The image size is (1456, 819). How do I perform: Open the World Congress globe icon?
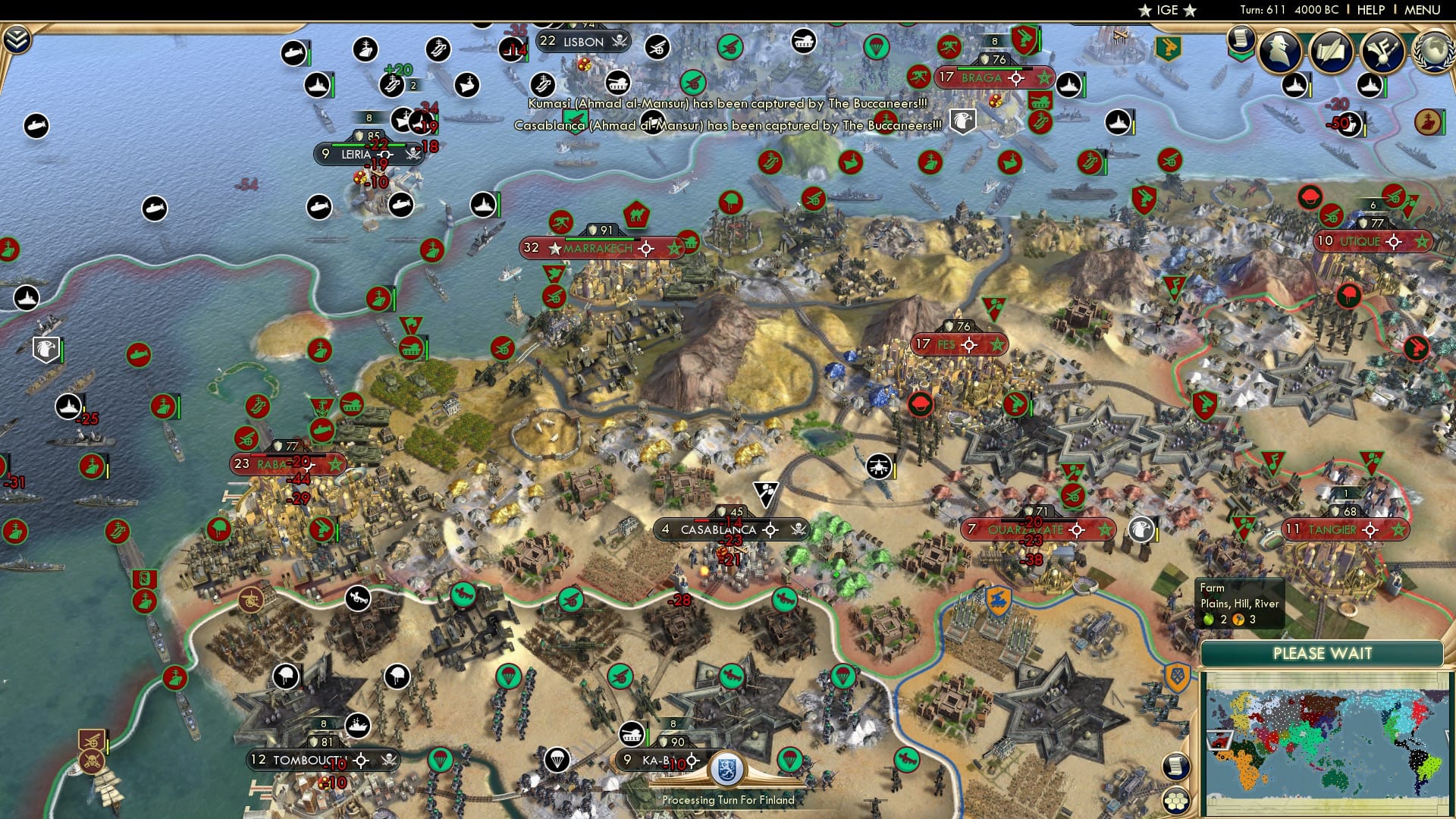point(1431,49)
